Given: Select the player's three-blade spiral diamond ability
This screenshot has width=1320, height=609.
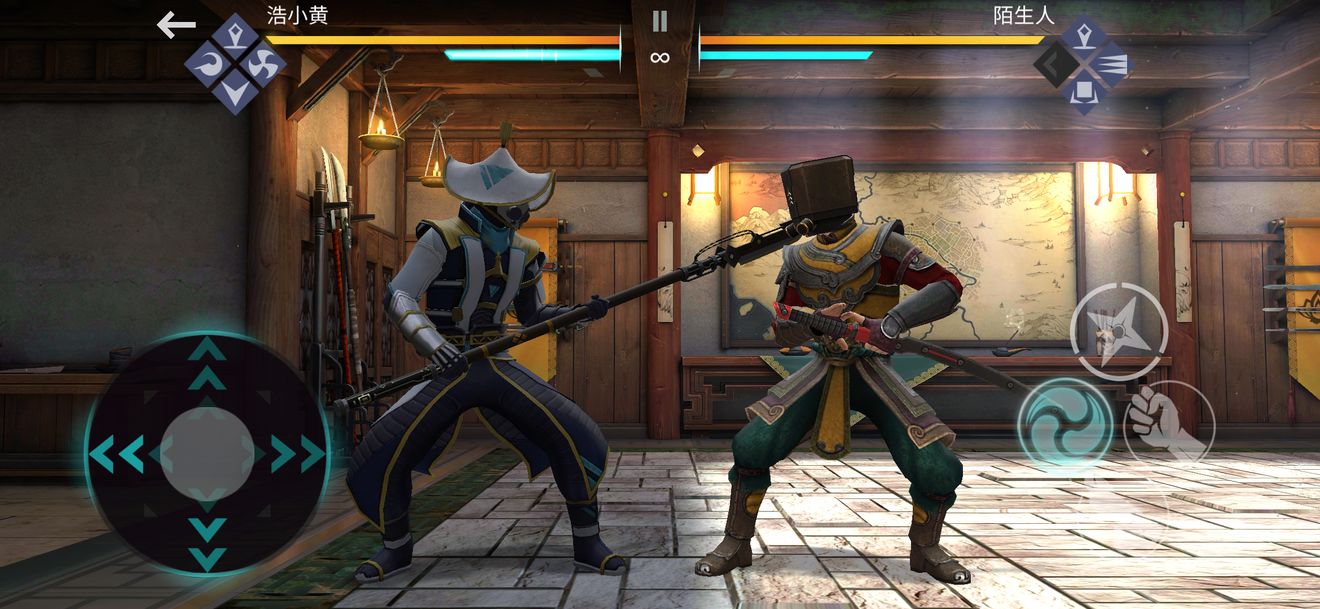Looking at the screenshot, I should point(264,65).
